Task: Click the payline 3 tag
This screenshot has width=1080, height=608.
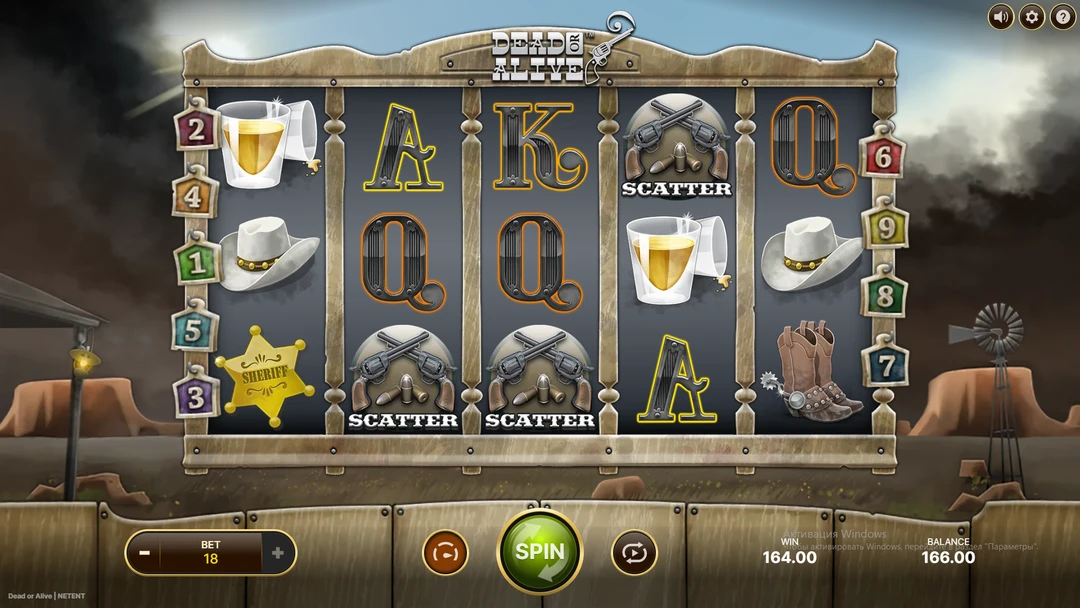Action: (x=197, y=396)
